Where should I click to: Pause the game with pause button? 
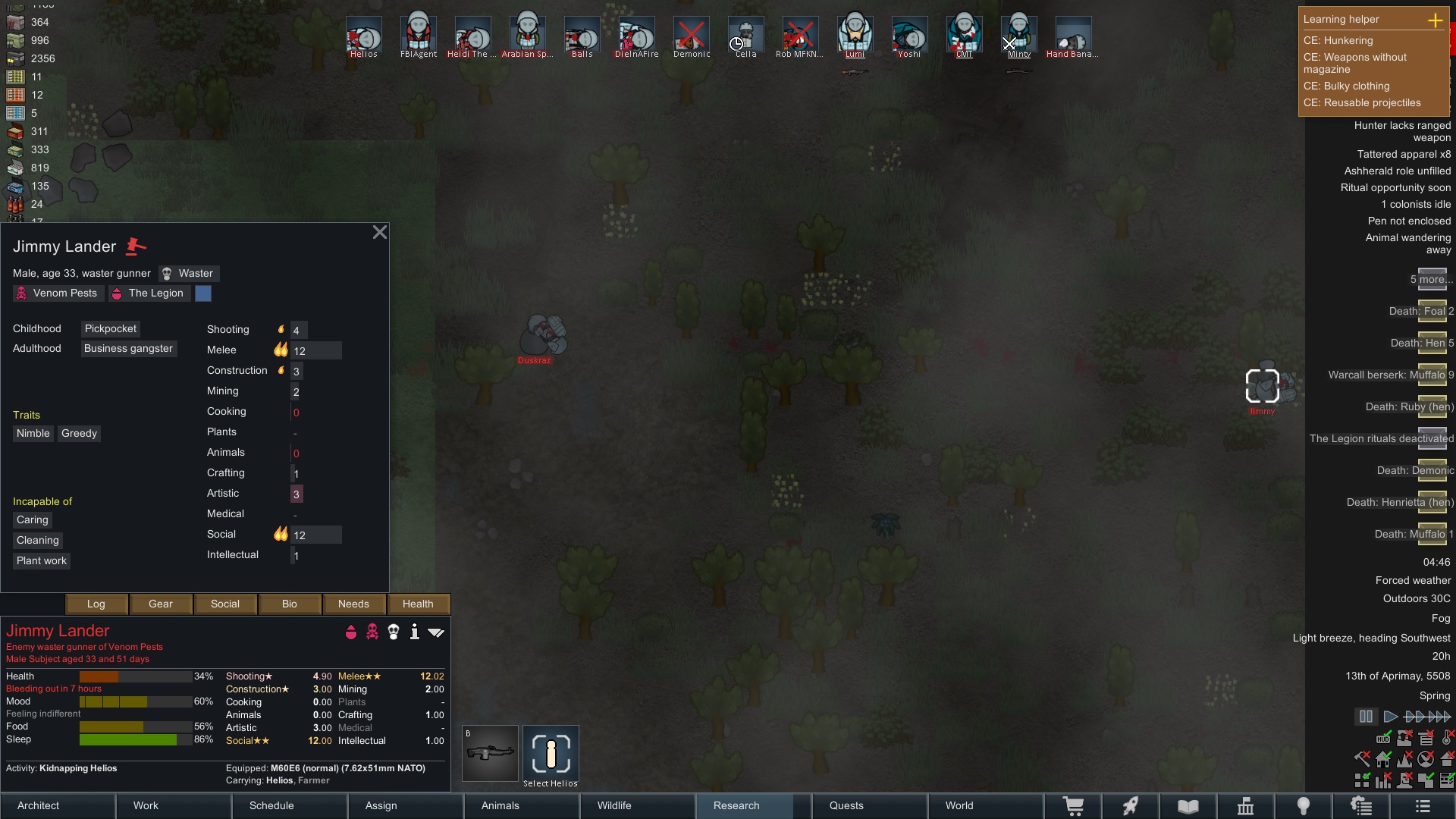(1366, 716)
